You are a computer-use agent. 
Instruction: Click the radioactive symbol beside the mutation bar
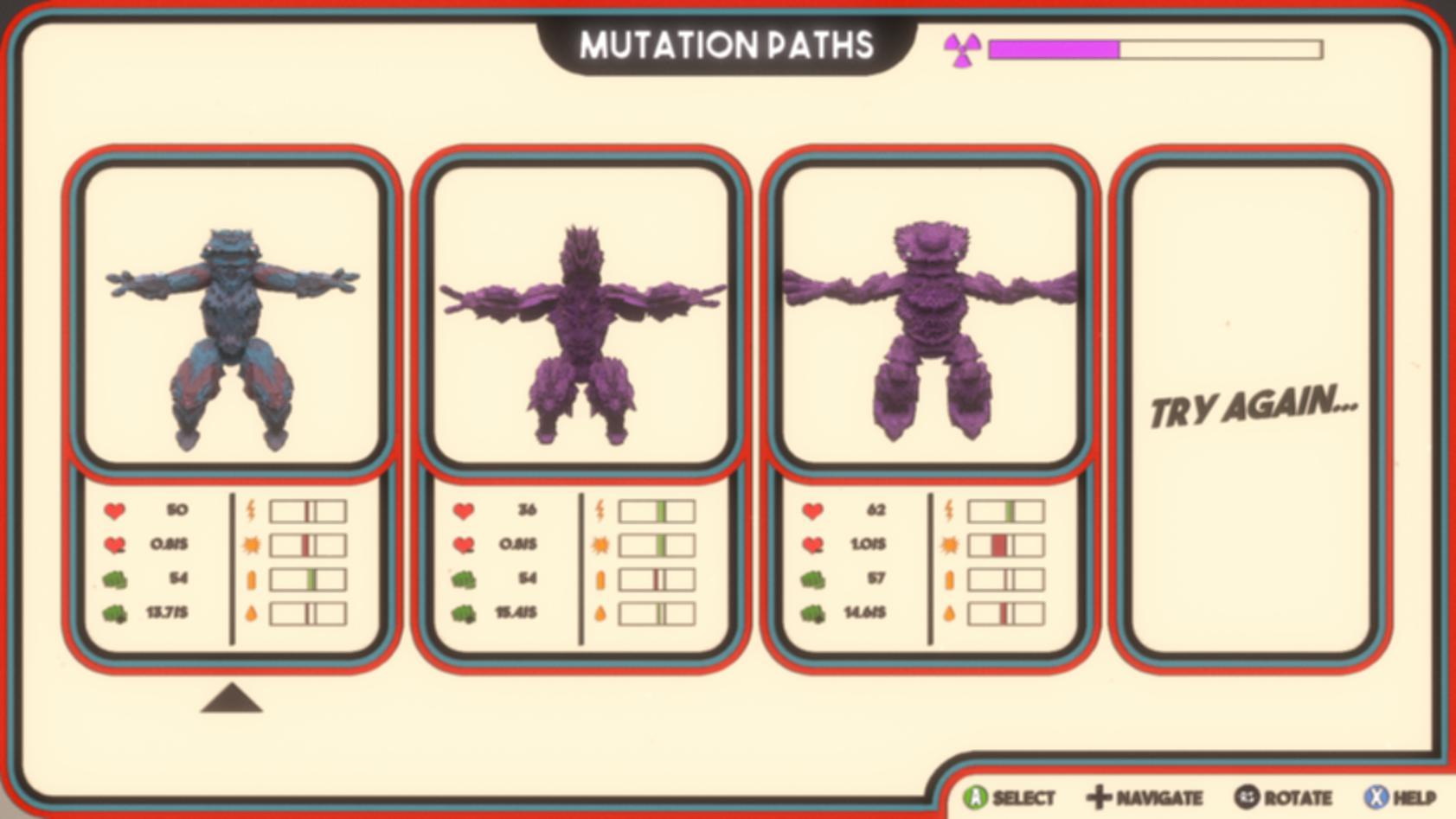(x=963, y=49)
